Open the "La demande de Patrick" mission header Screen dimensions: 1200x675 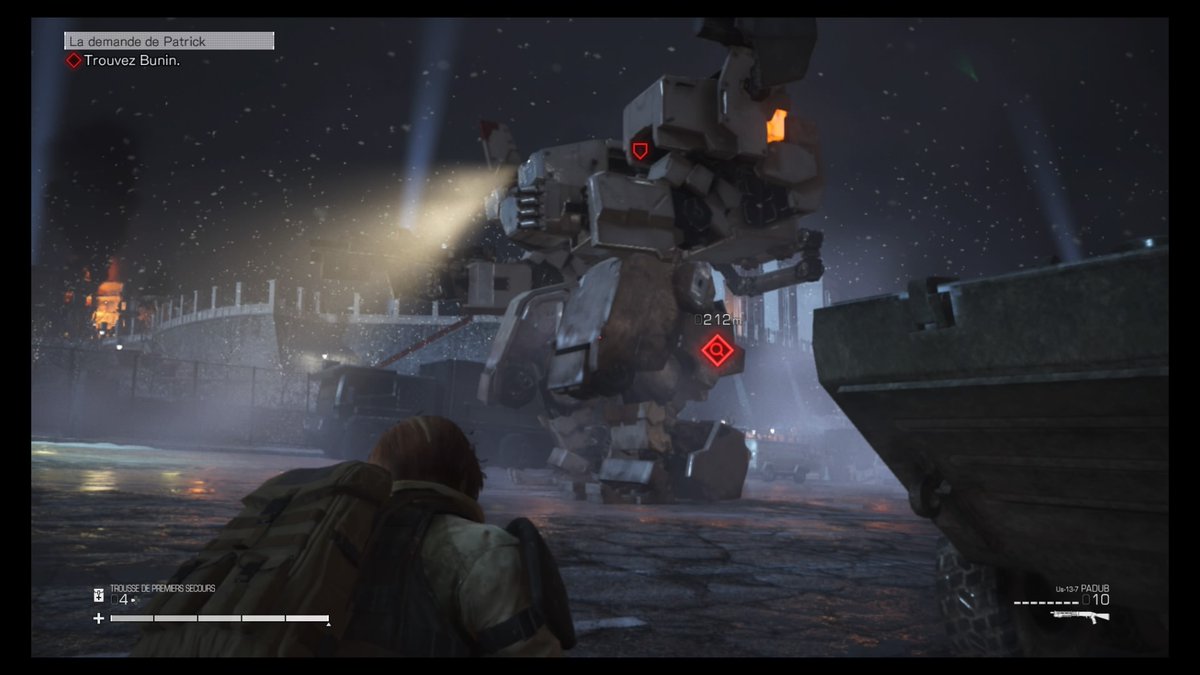pos(169,41)
